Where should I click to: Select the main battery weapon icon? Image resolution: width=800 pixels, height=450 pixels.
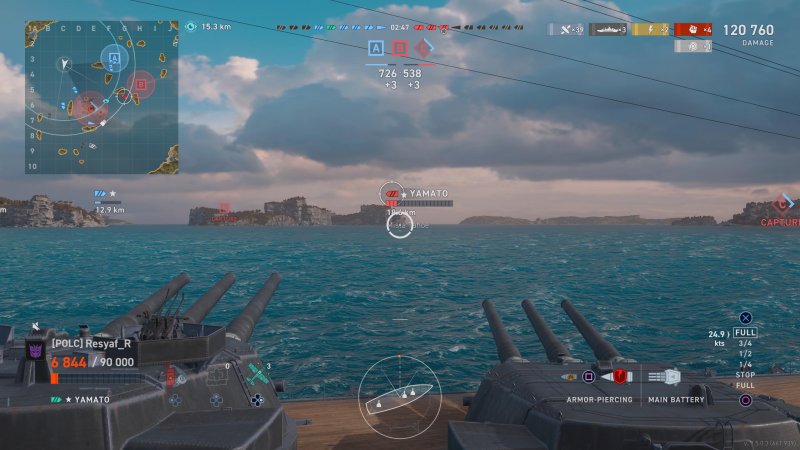pyautogui.click(x=671, y=377)
